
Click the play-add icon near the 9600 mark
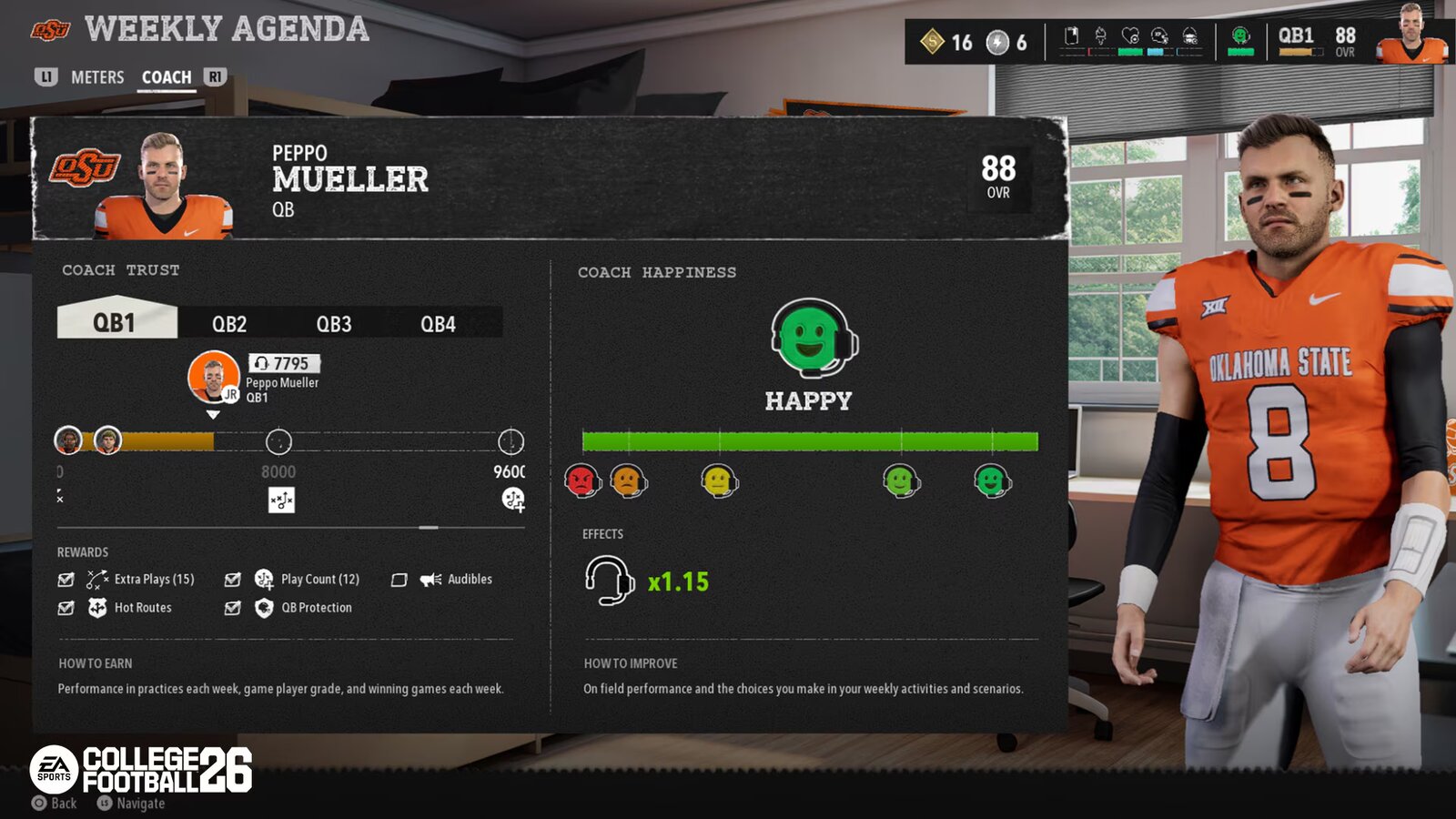pyautogui.click(x=513, y=500)
